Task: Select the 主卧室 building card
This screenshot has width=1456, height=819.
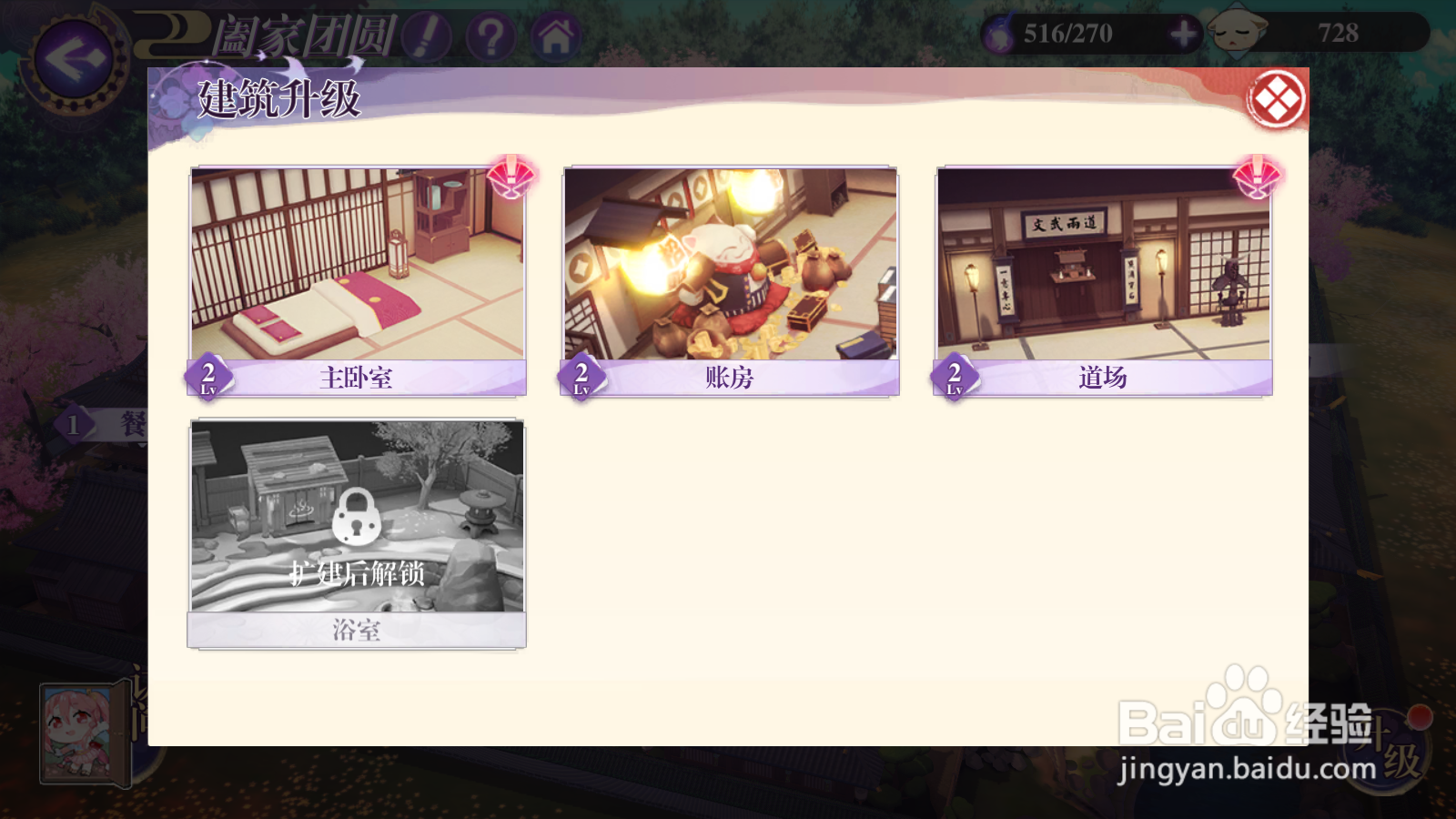Action: pos(357,273)
